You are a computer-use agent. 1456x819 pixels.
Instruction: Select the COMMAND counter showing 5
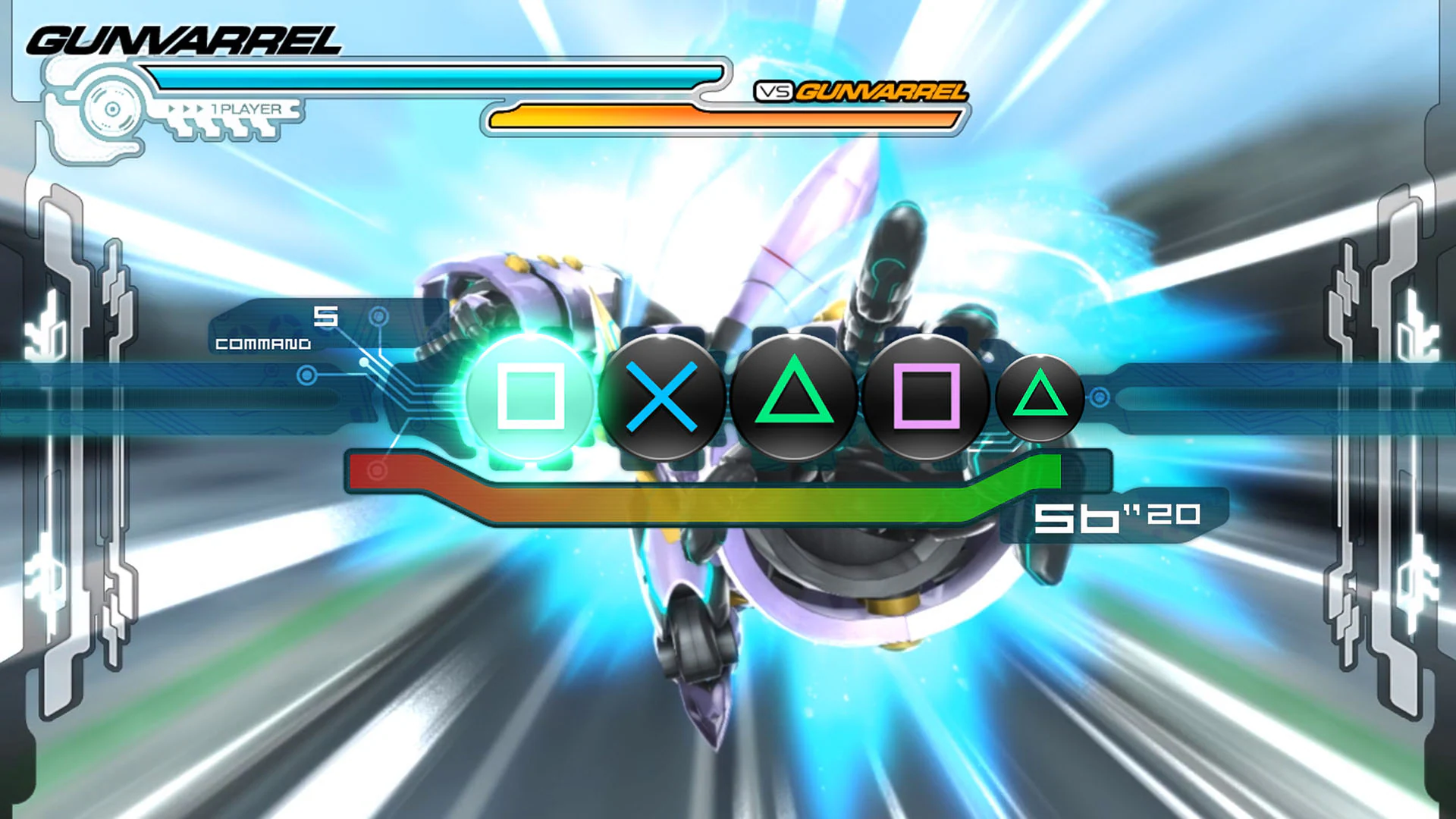(x=325, y=318)
